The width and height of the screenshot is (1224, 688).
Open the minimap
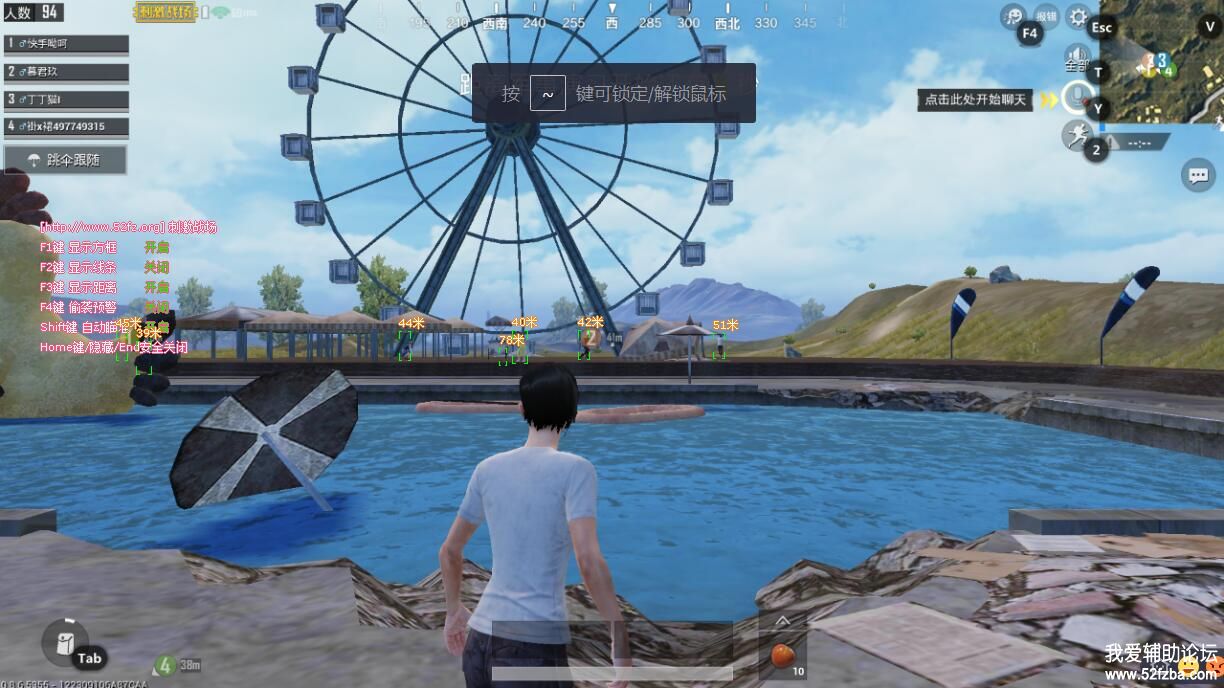[1161, 62]
